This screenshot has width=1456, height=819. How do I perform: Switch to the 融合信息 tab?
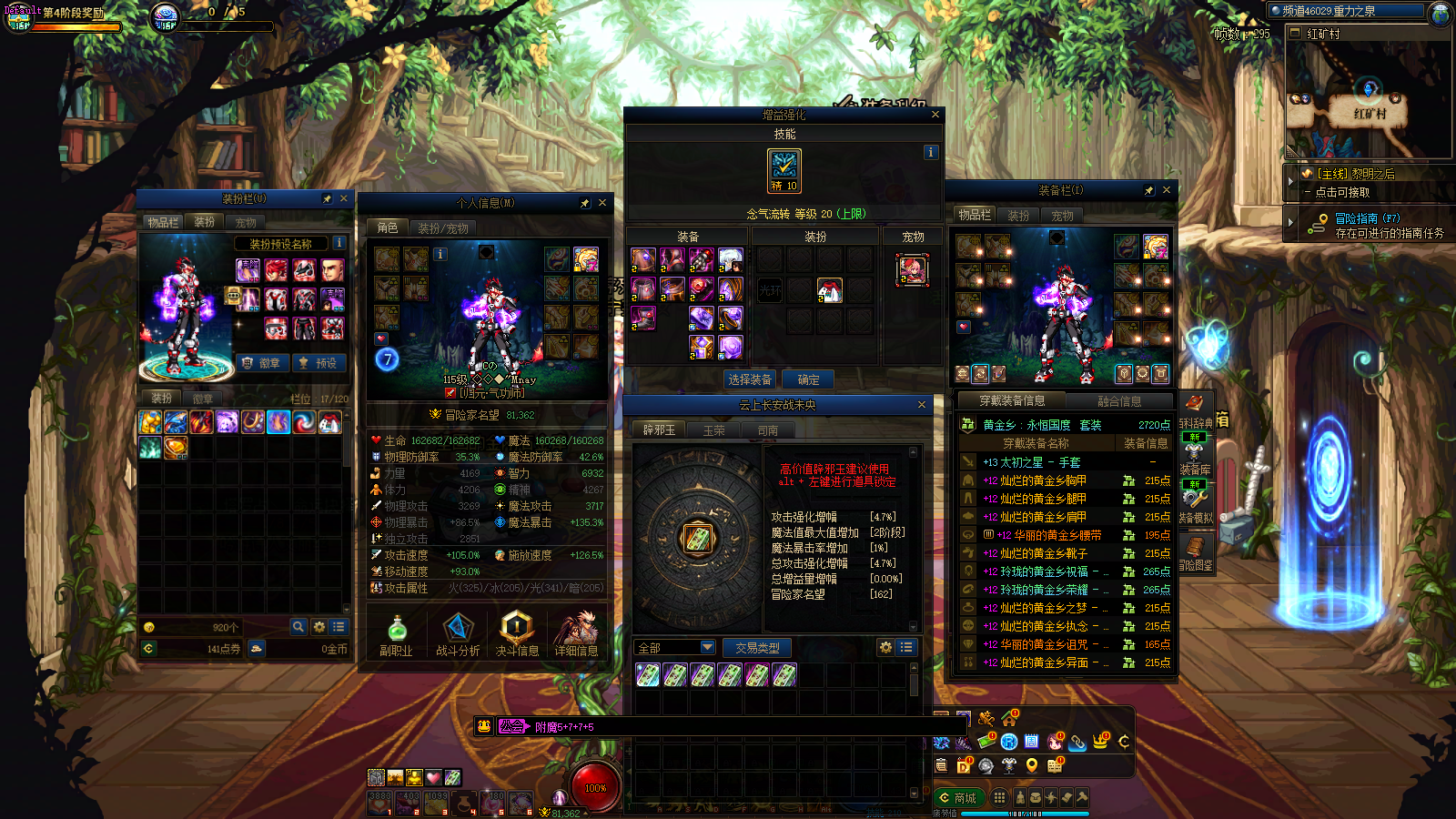(x=1118, y=401)
